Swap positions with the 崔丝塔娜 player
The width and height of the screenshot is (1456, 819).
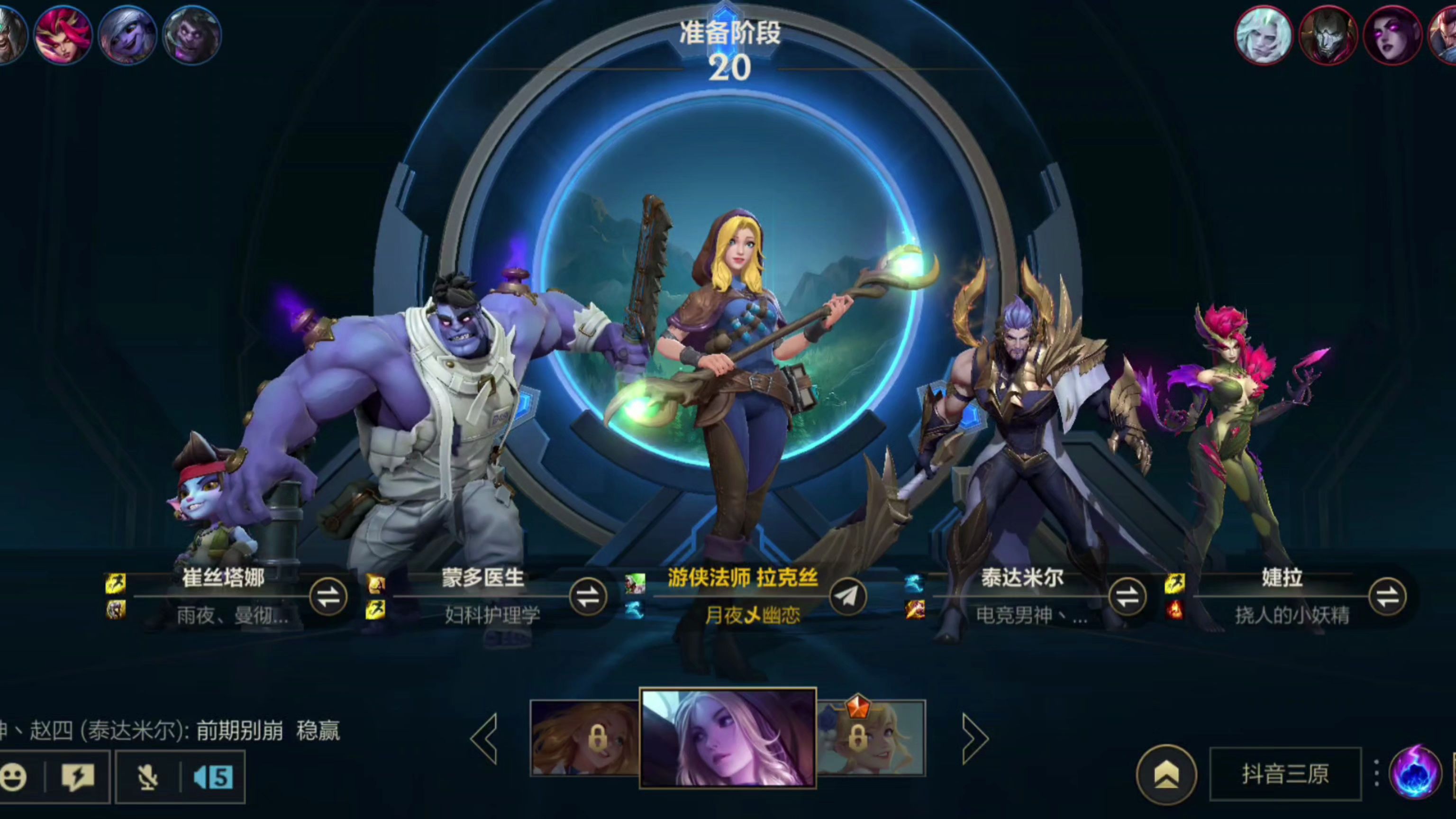pyautogui.click(x=328, y=597)
